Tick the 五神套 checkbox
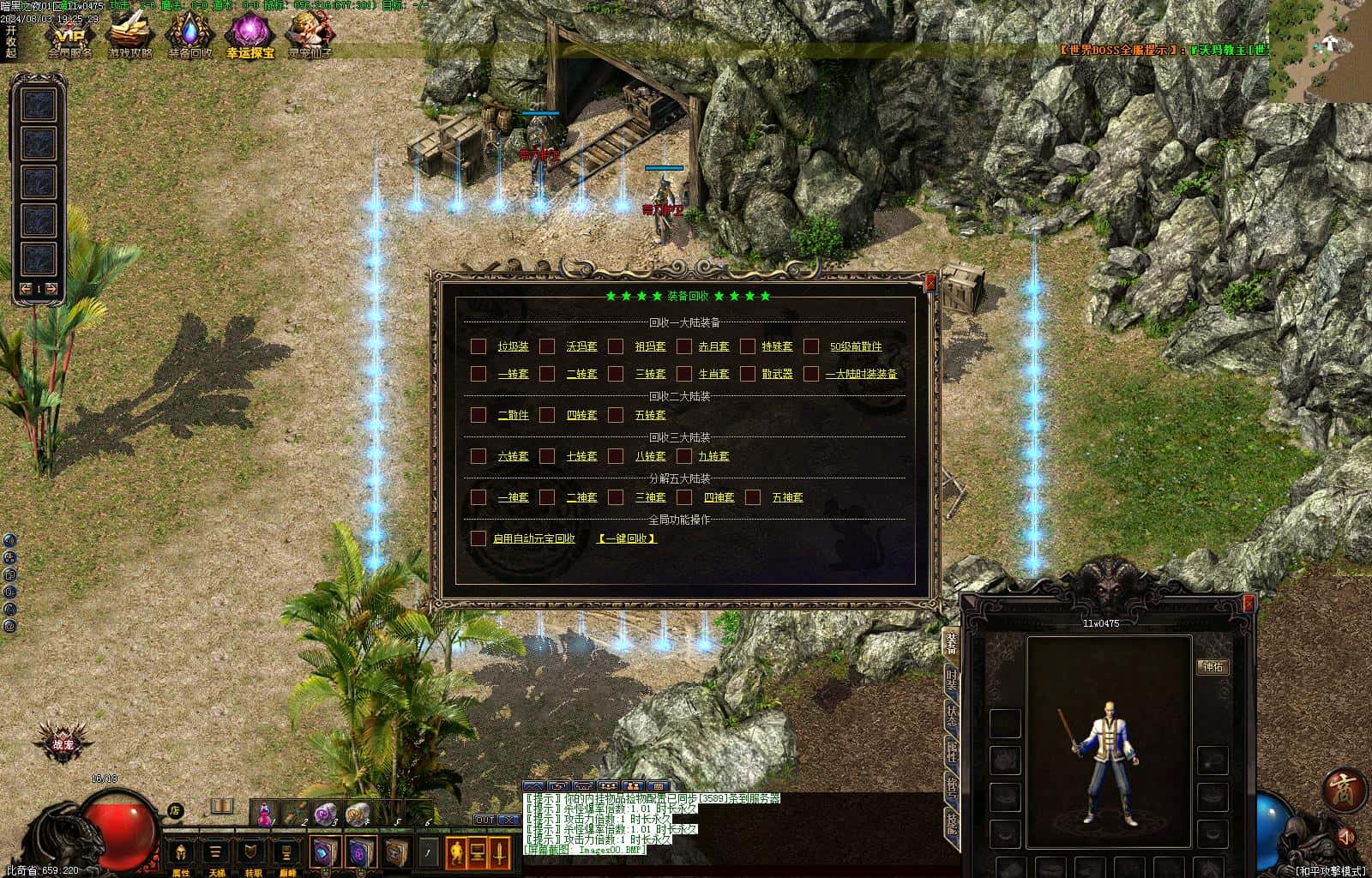Viewport: 1372px width, 878px height. click(753, 497)
